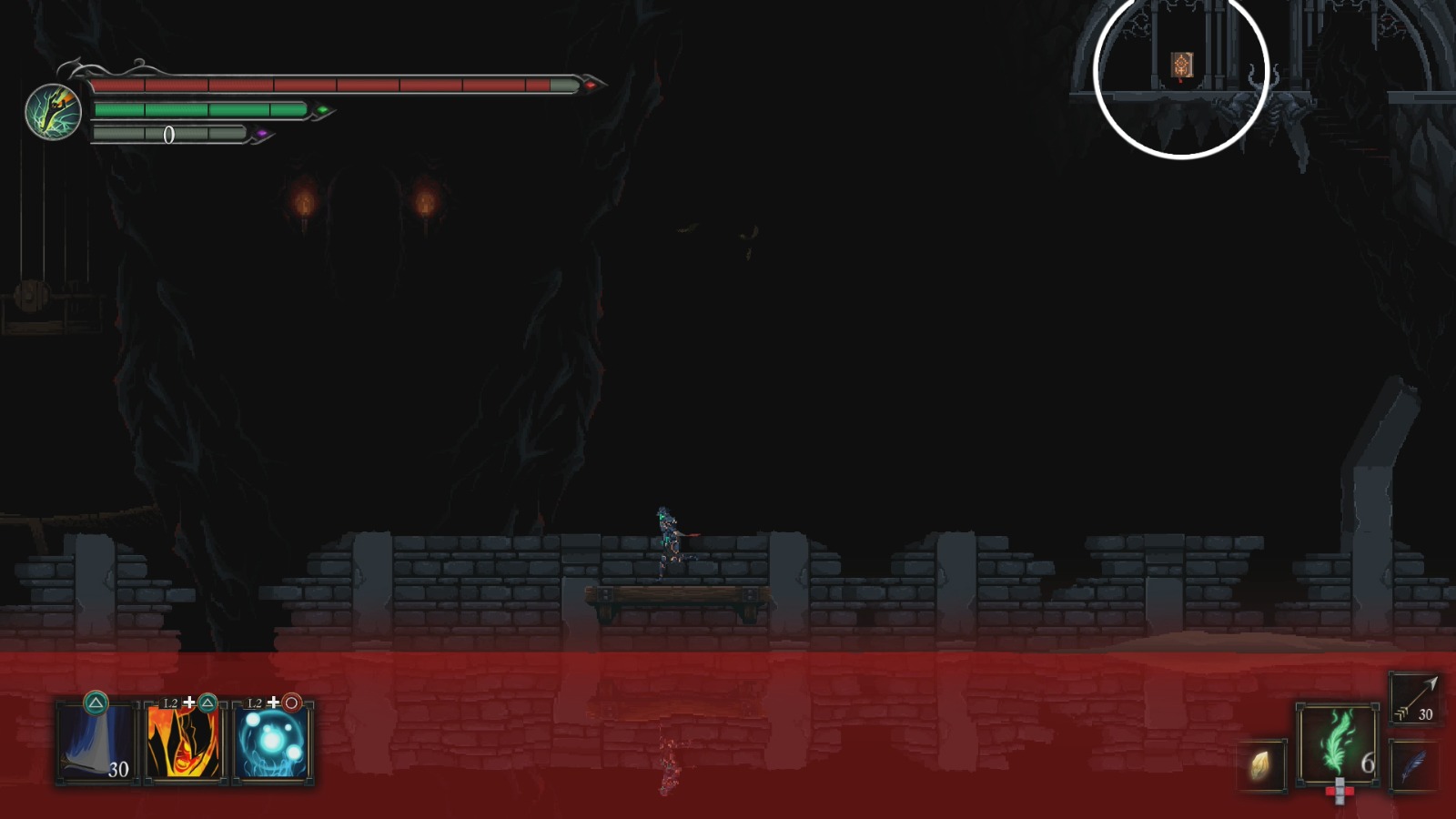
Task: Use the green Phoenix feather item
Action: coord(1337,741)
